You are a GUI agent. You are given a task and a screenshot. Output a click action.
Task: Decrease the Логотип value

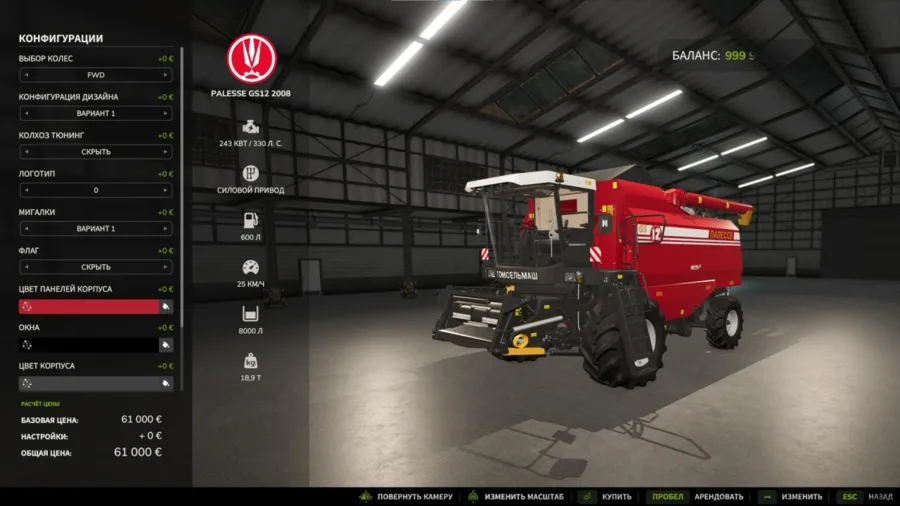click(25, 190)
